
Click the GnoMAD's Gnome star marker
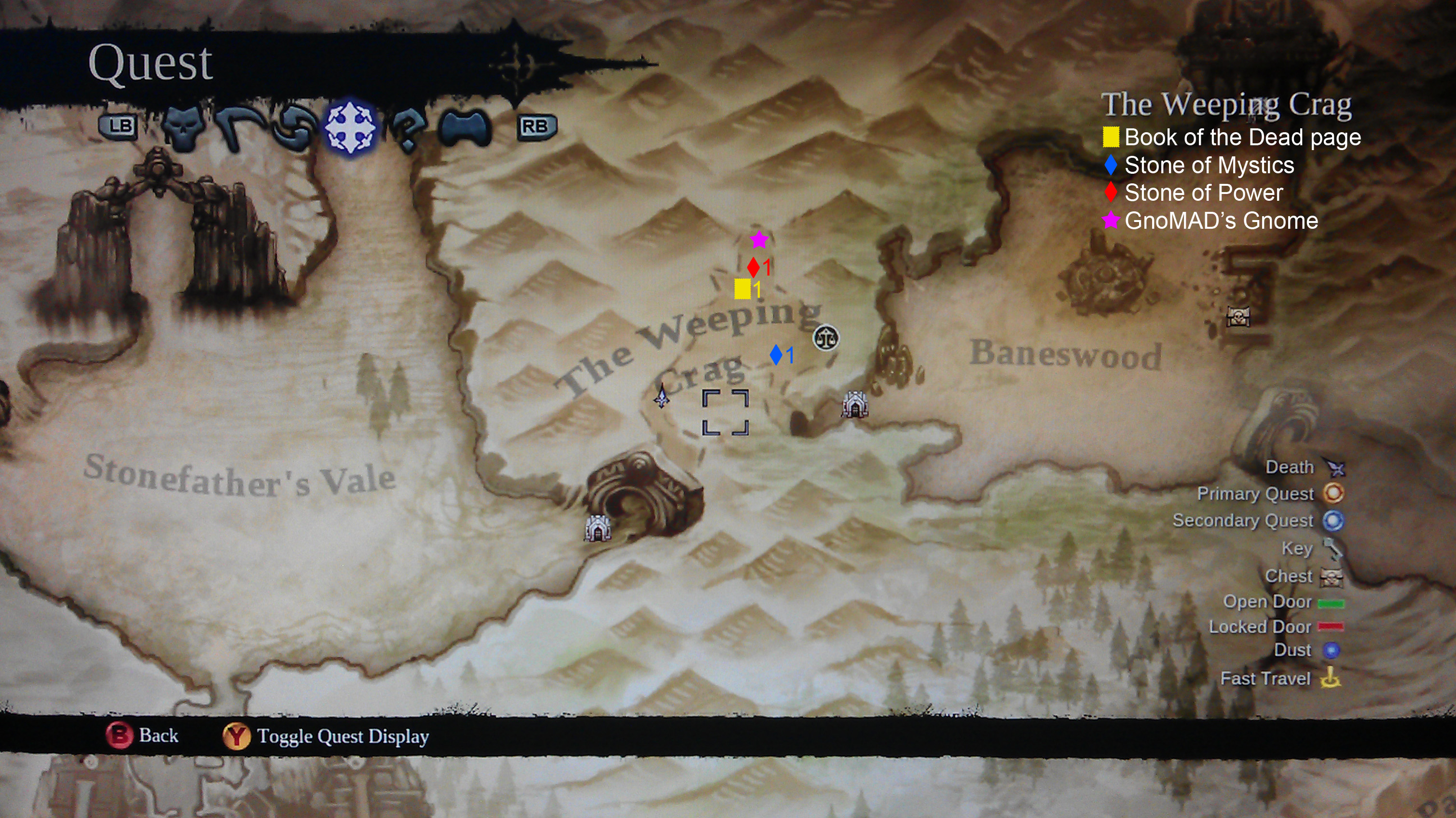[x=759, y=241]
